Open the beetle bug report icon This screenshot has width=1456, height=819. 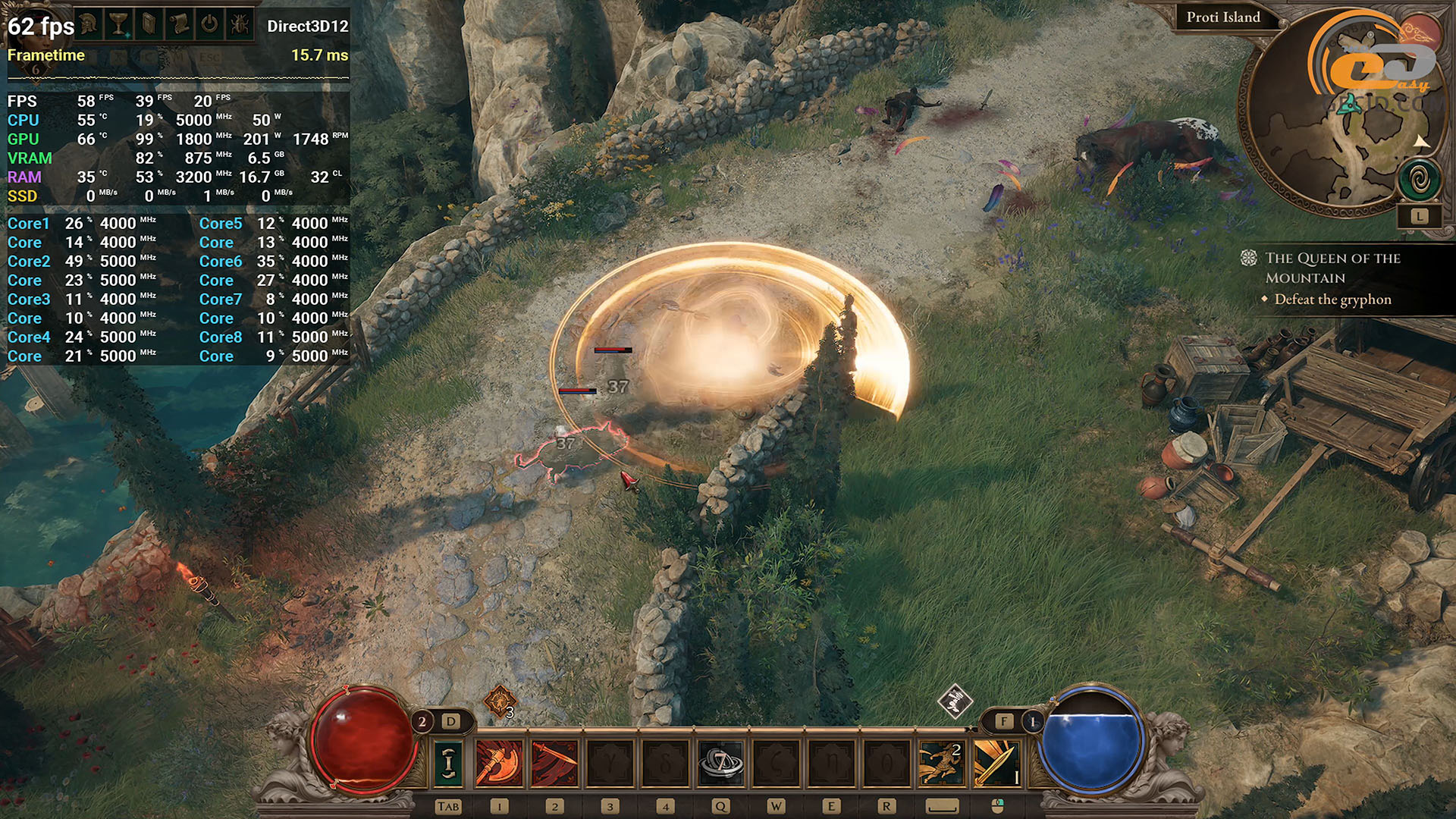[240, 24]
